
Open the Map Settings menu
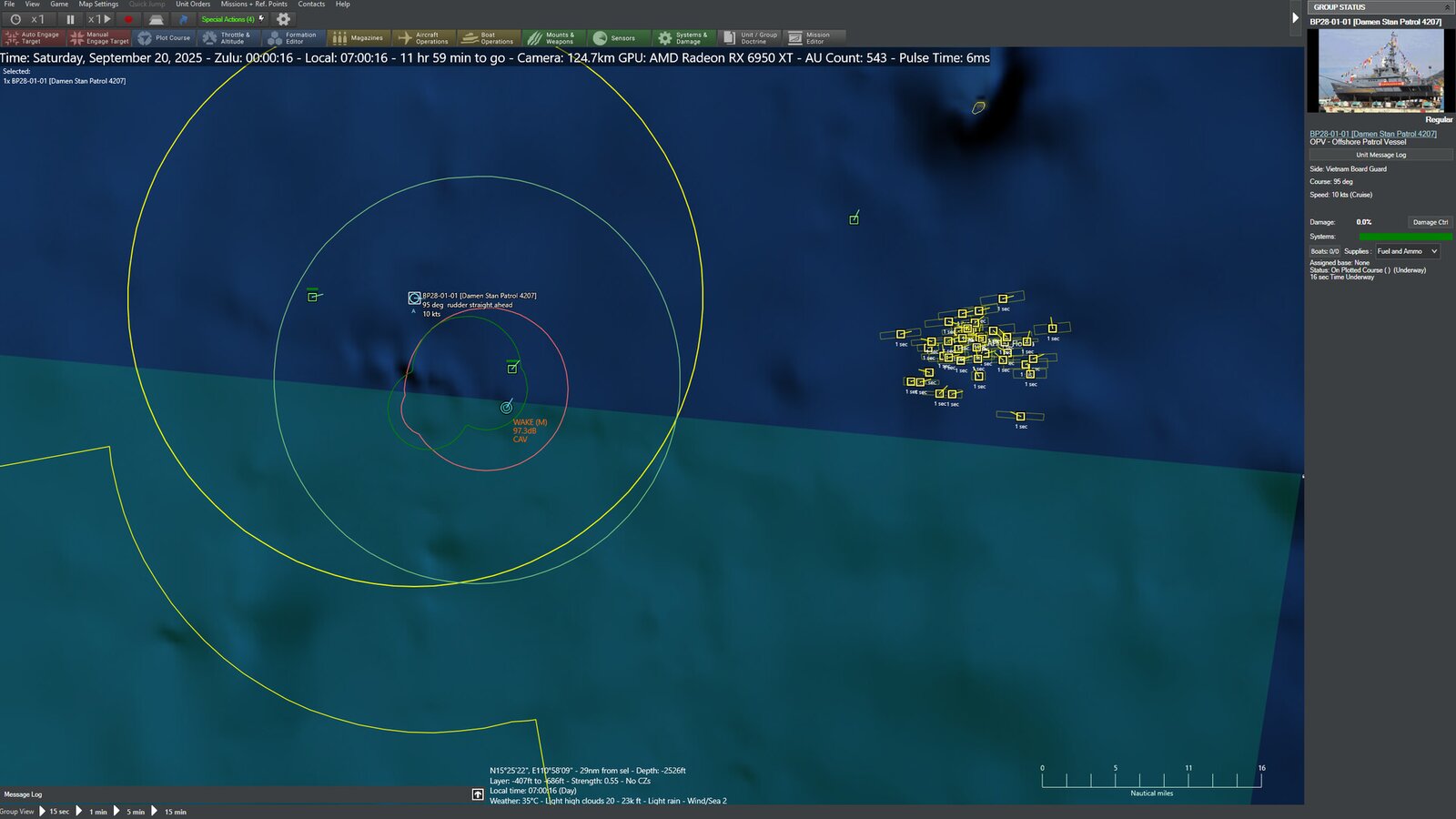[x=96, y=4]
